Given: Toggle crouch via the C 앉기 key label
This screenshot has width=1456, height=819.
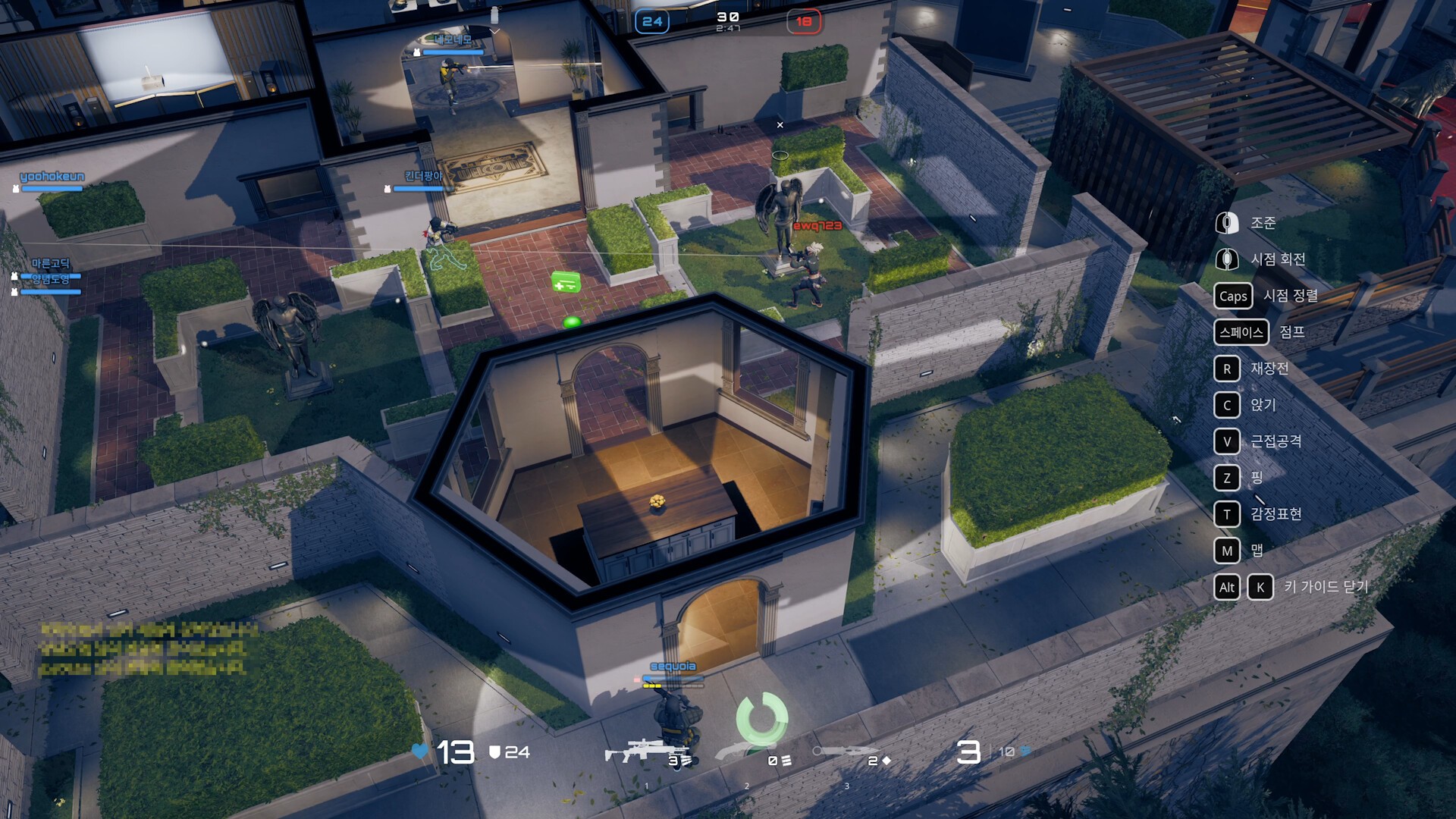Looking at the screenshot, I should tap(1227, 406).
